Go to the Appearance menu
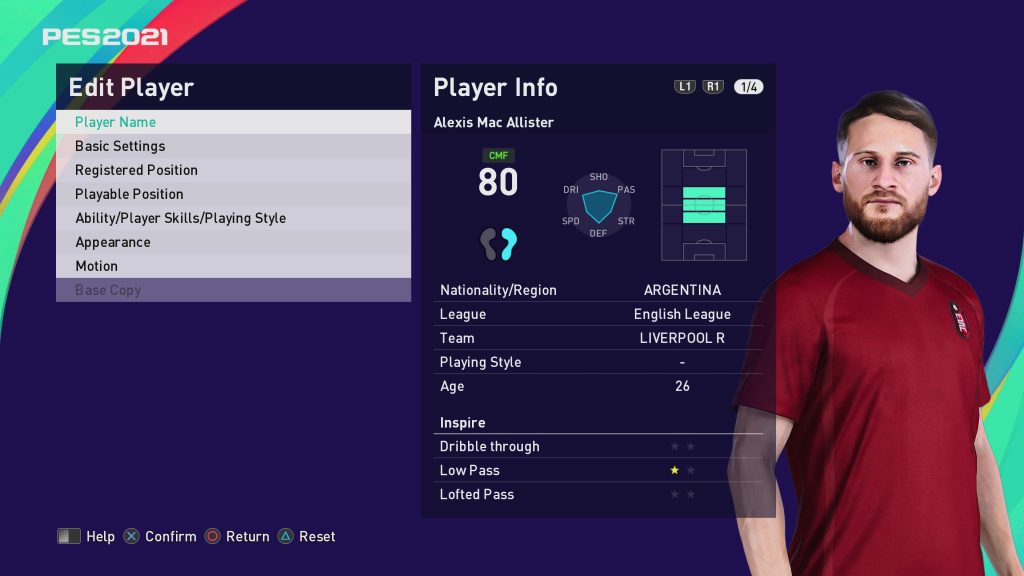This screenshot has width=1024, height=576. 233,242
